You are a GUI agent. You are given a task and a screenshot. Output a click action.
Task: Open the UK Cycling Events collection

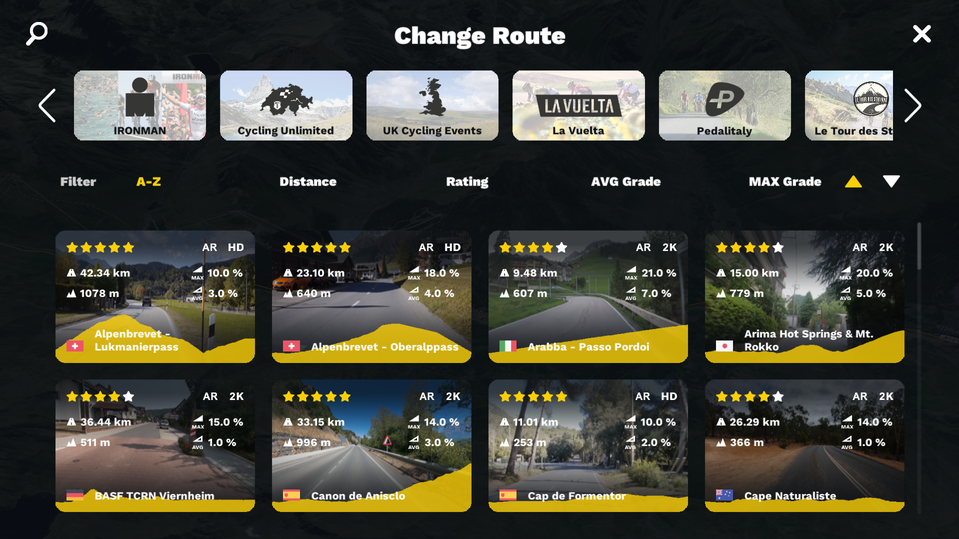coord(432,105)
